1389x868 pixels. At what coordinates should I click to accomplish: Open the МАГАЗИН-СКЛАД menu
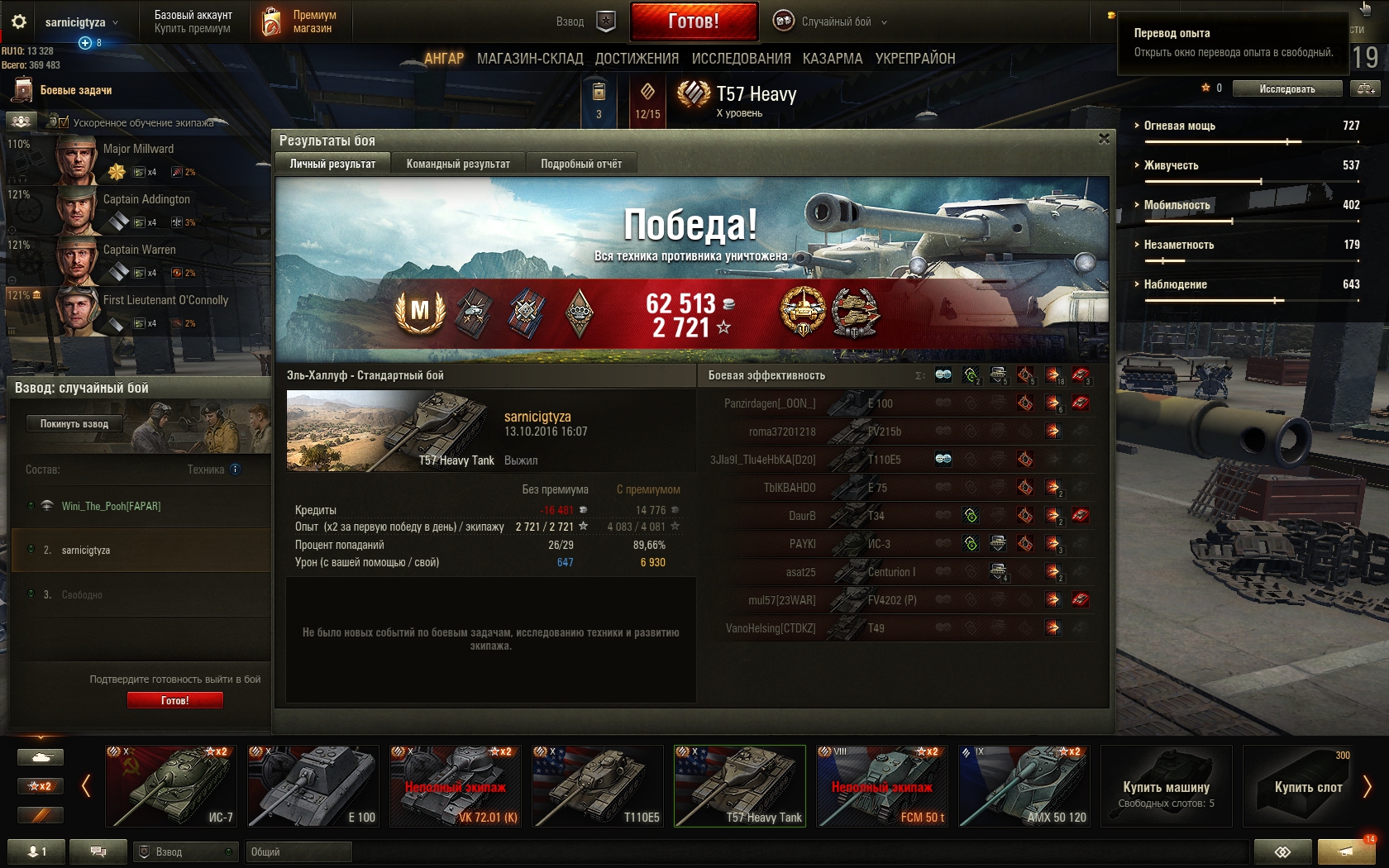point(530,59)
